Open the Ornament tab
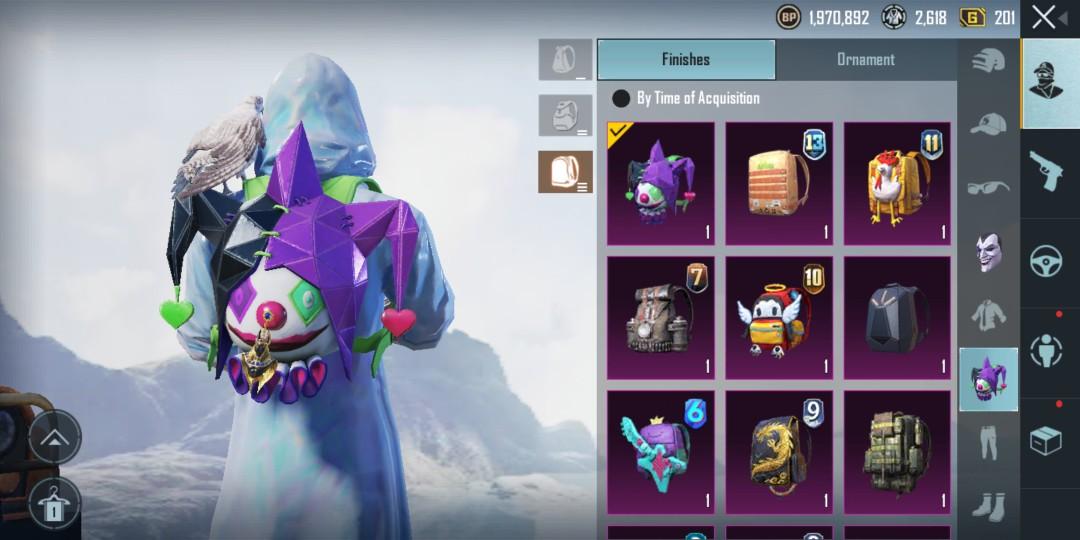The width and height of the screenshot is (1080, 540). click(x=865, y=60)
